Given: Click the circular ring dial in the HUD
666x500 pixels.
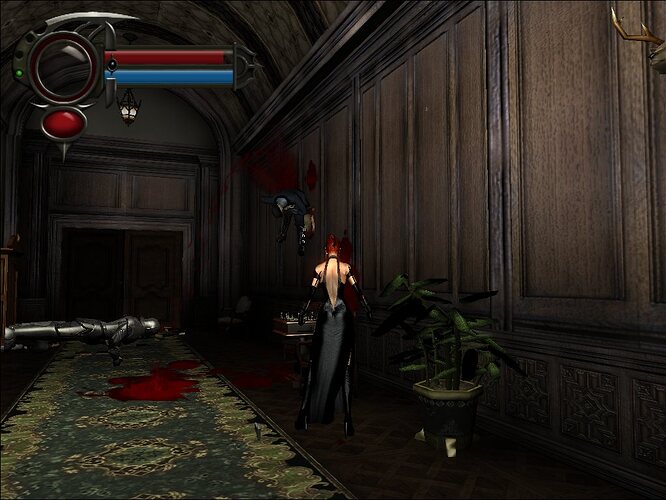Looking at the screenshot, I should [x=62, y=65].
